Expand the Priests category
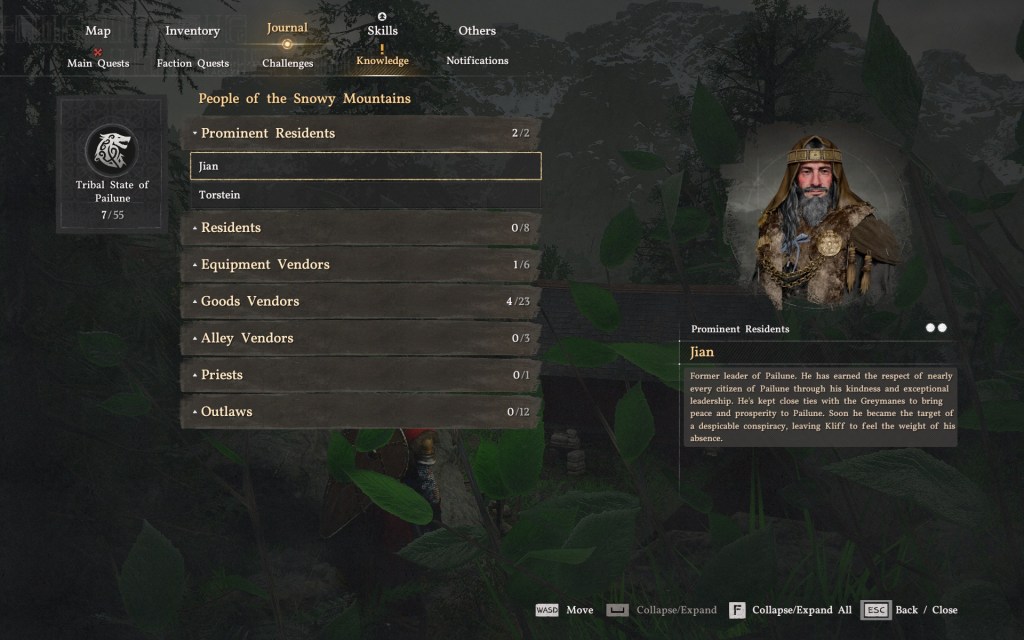The image size is (1024, 640). tap(360, 375)
